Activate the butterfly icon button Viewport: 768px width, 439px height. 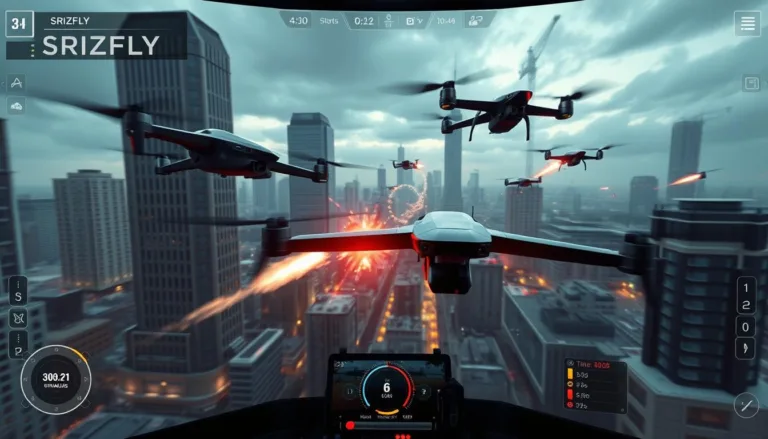[x=17, y=321]
